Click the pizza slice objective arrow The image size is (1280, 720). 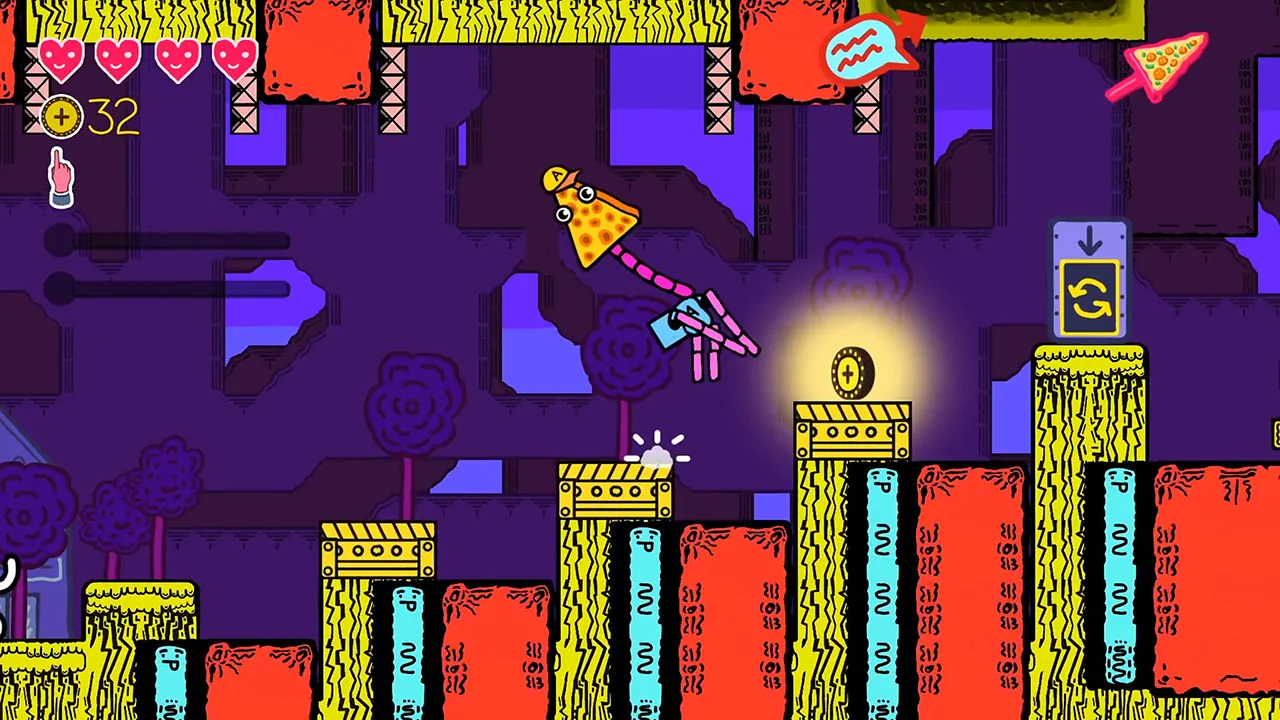(x=1160, y=64)
